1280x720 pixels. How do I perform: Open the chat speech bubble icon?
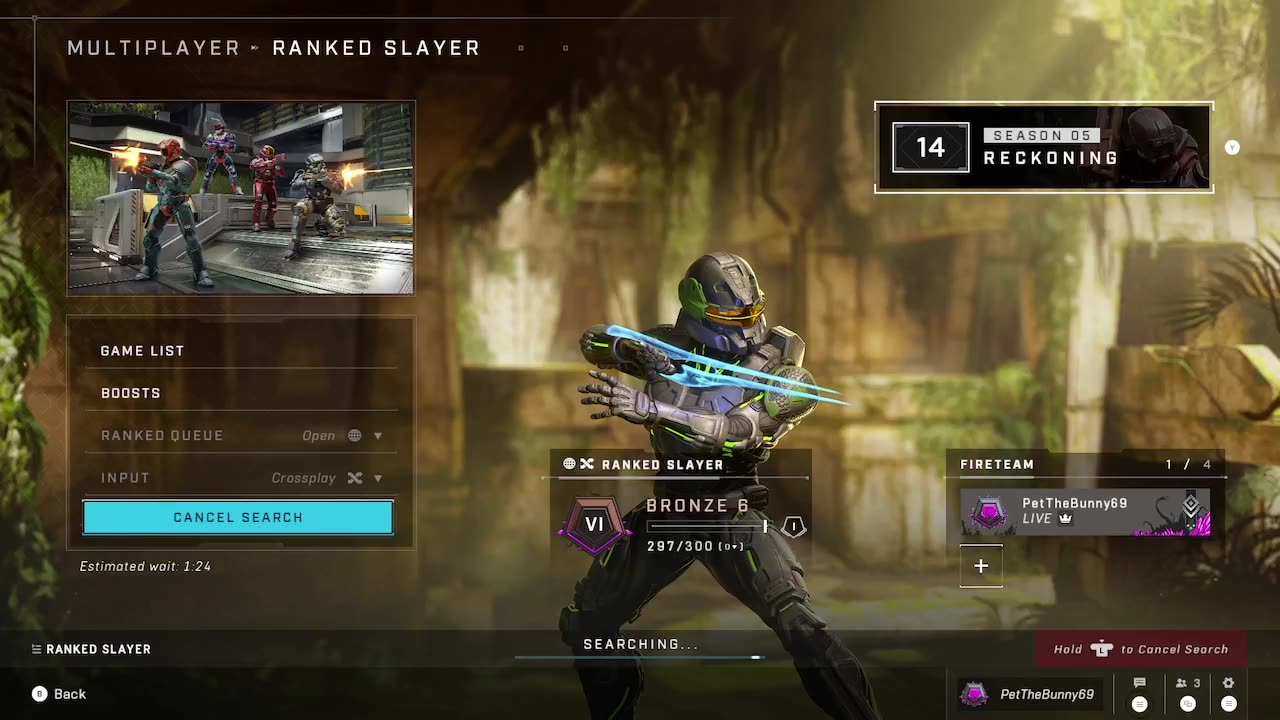tap(1139, 684)
